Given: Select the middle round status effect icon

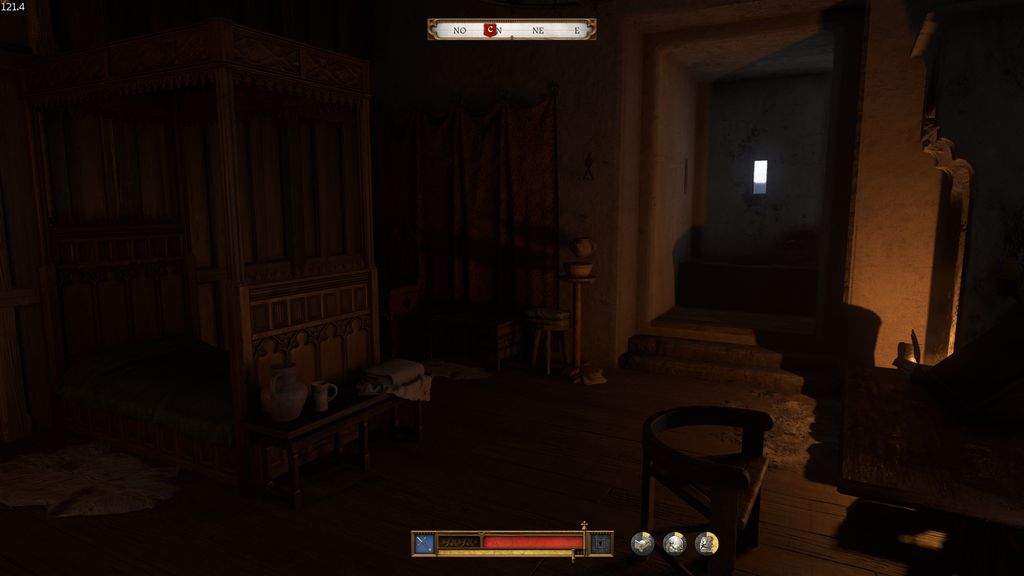Looking at the screenshot, I should pos(674,543).
